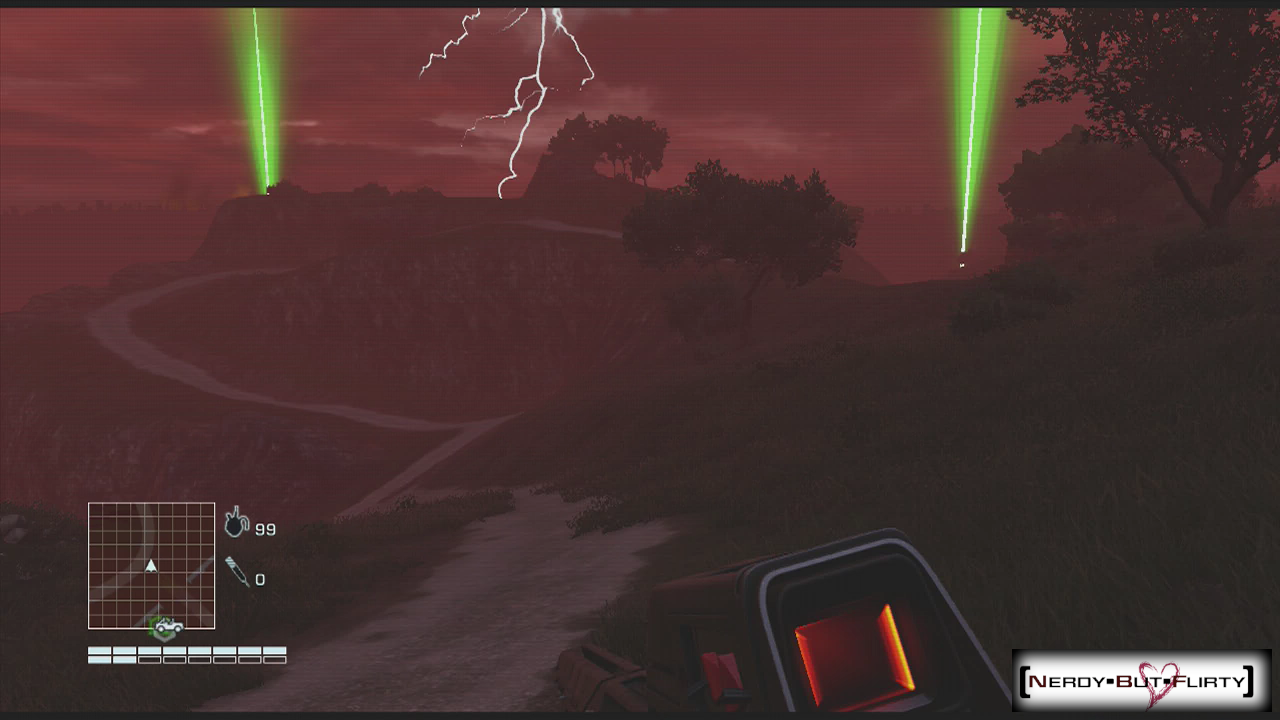Select the grenade icon
Image resolution: width=1280 pixels, height=720 pixels.
tap(236, 522)
